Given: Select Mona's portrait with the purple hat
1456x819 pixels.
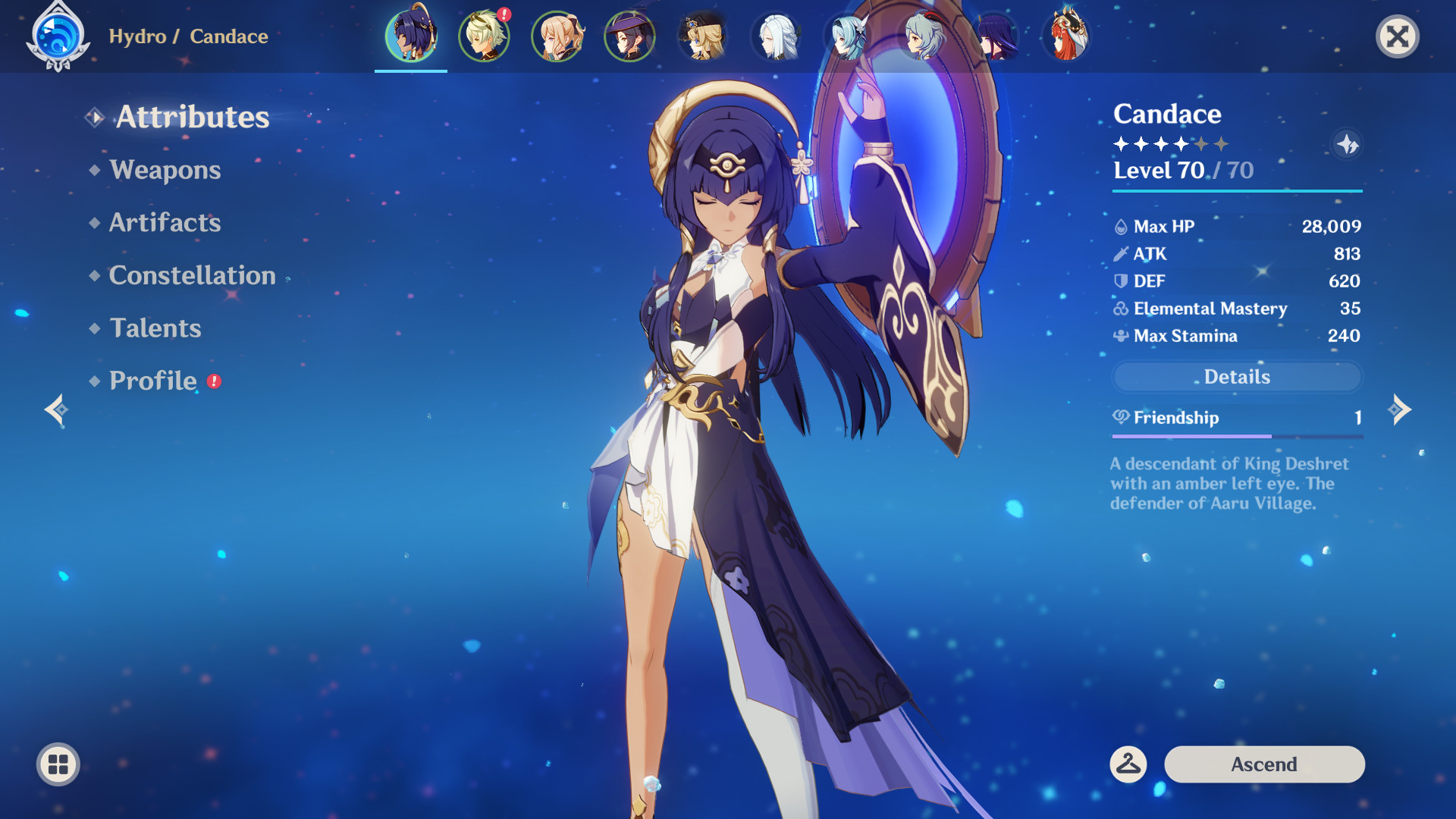Looking at the screenshot, I should click(629, 36).
